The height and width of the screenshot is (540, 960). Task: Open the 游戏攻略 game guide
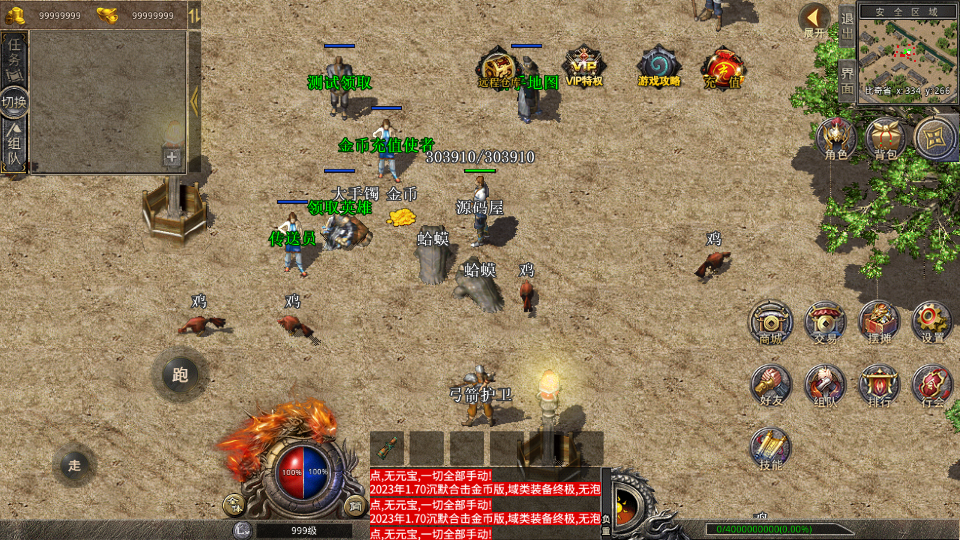pyautogui.click(x=659, y=66)
